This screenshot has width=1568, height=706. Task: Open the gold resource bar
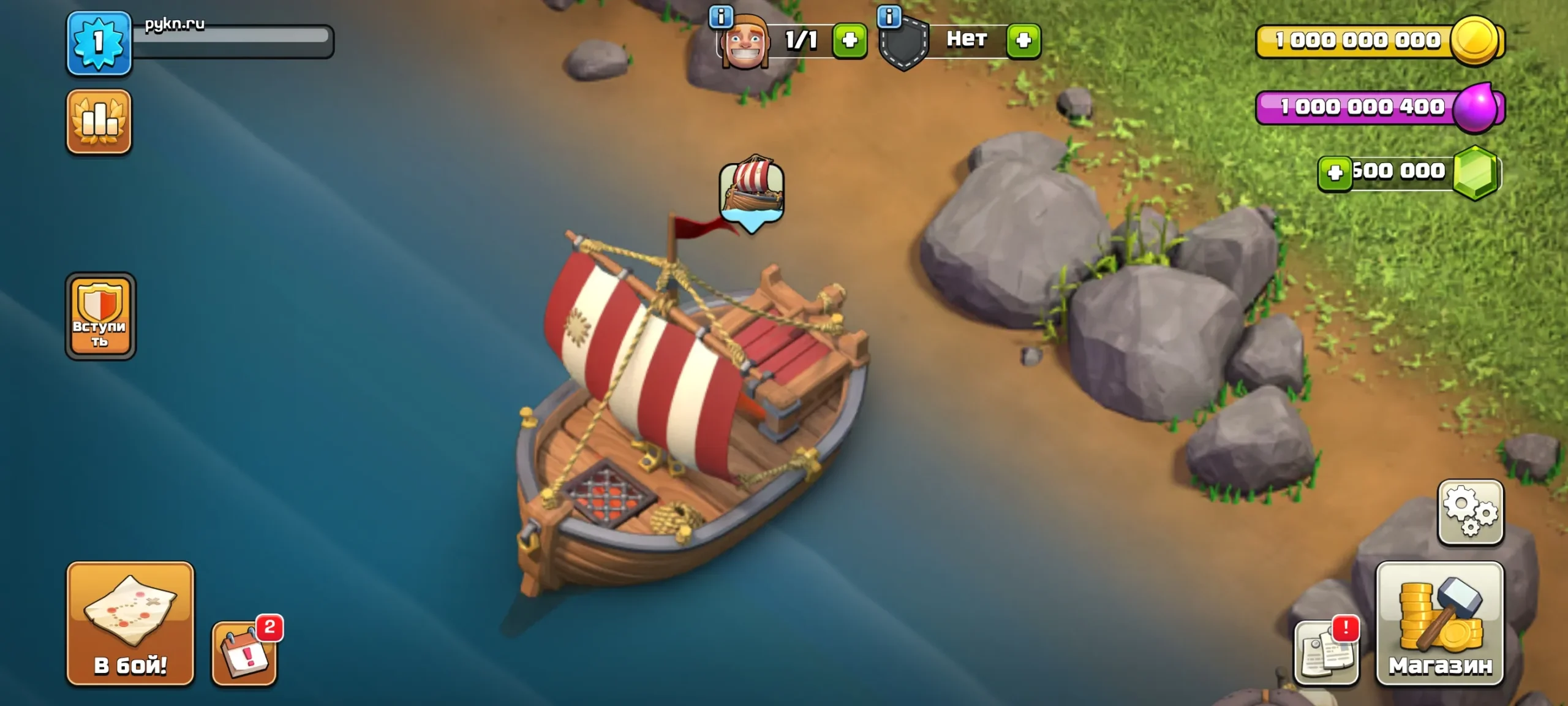pos(1366,41)
